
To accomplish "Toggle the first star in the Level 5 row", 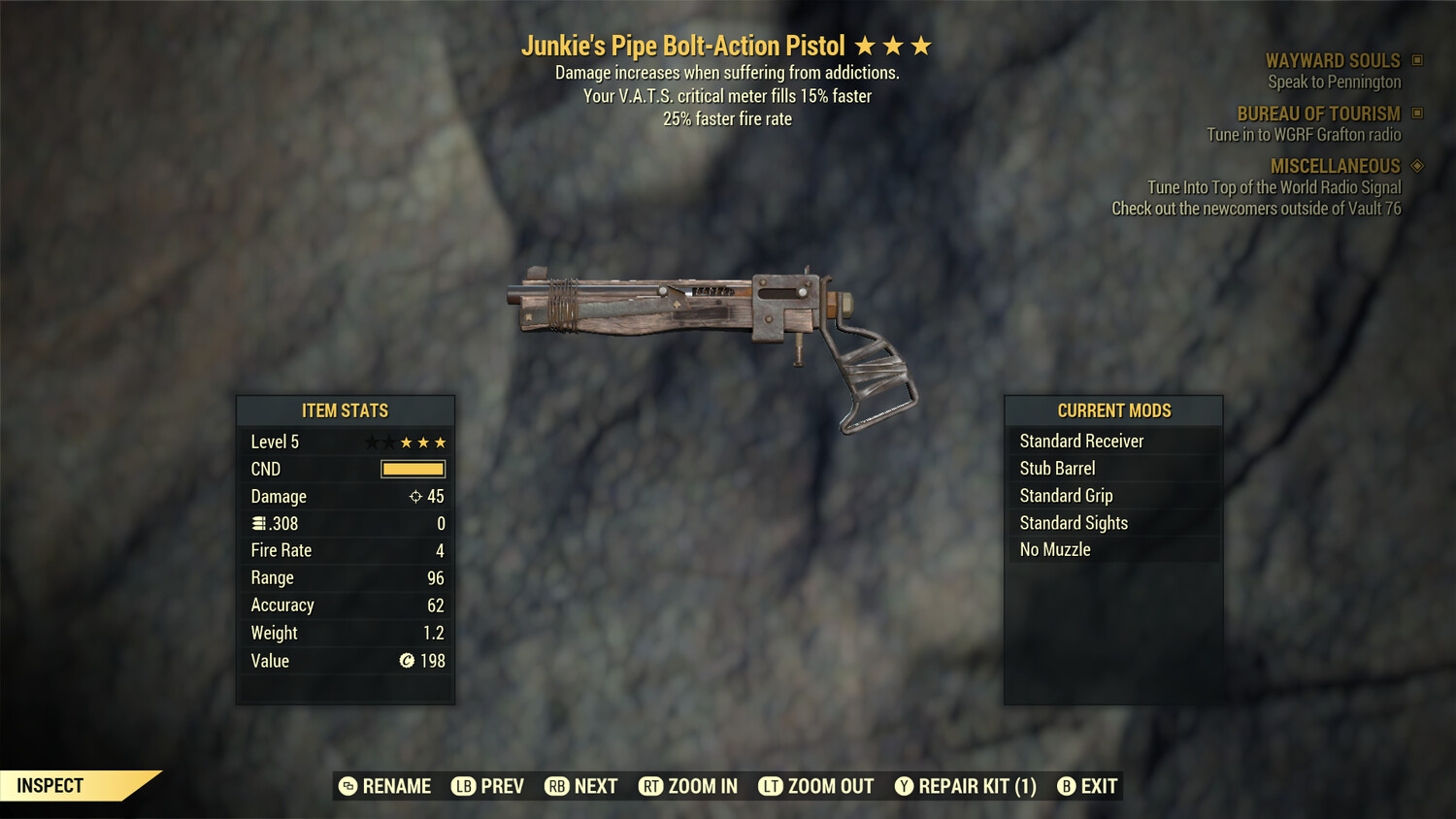I will tap(370, 442).
